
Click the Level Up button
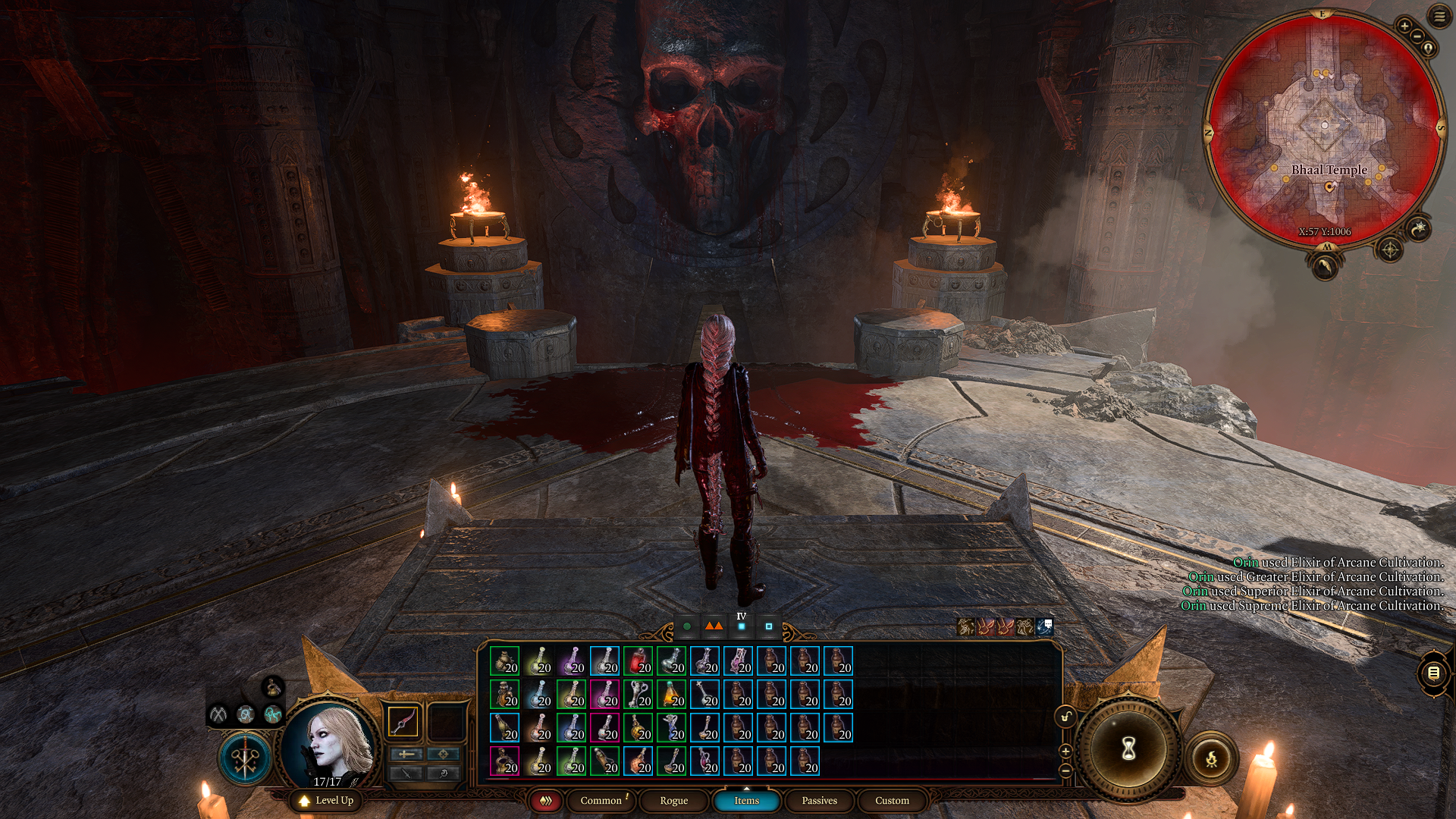click(326, 800)
